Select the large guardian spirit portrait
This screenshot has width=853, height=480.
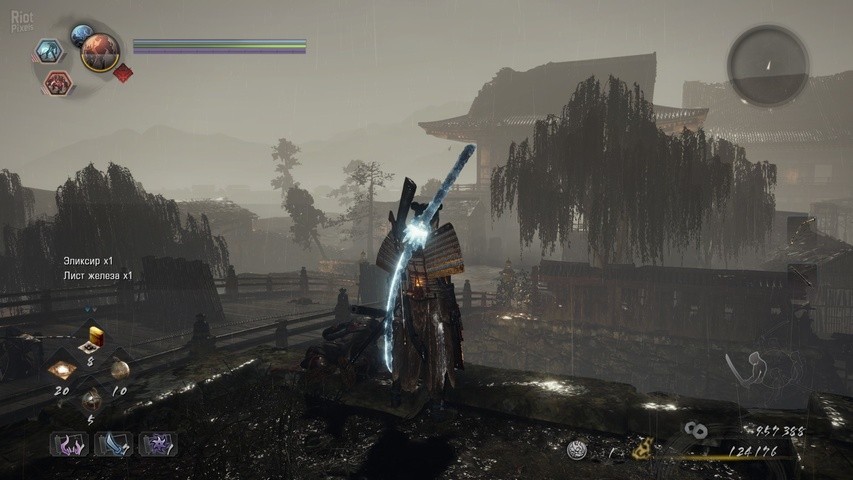point(100,51)
